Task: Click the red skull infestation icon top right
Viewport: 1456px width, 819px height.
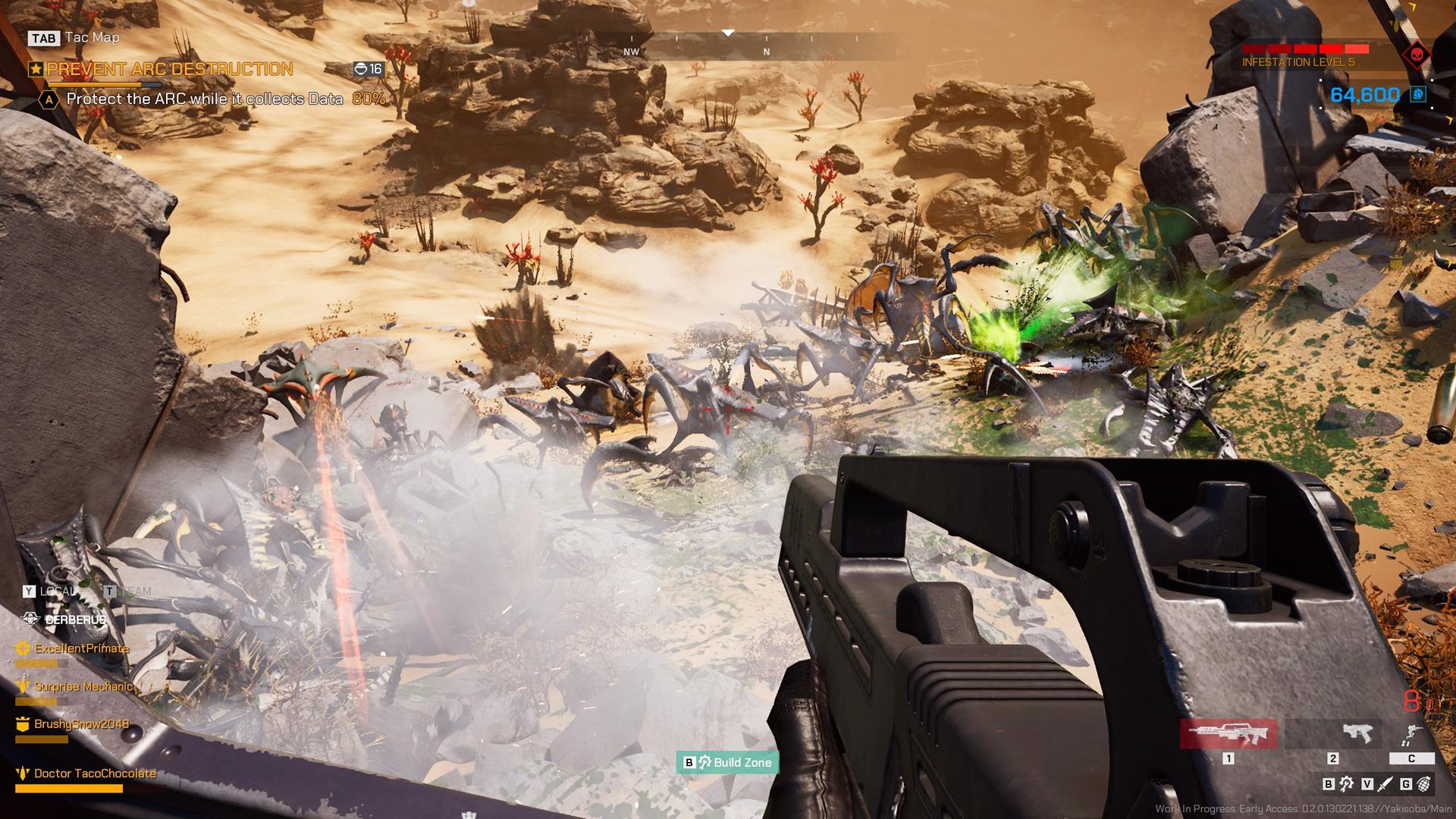Action: point(1417,55)
